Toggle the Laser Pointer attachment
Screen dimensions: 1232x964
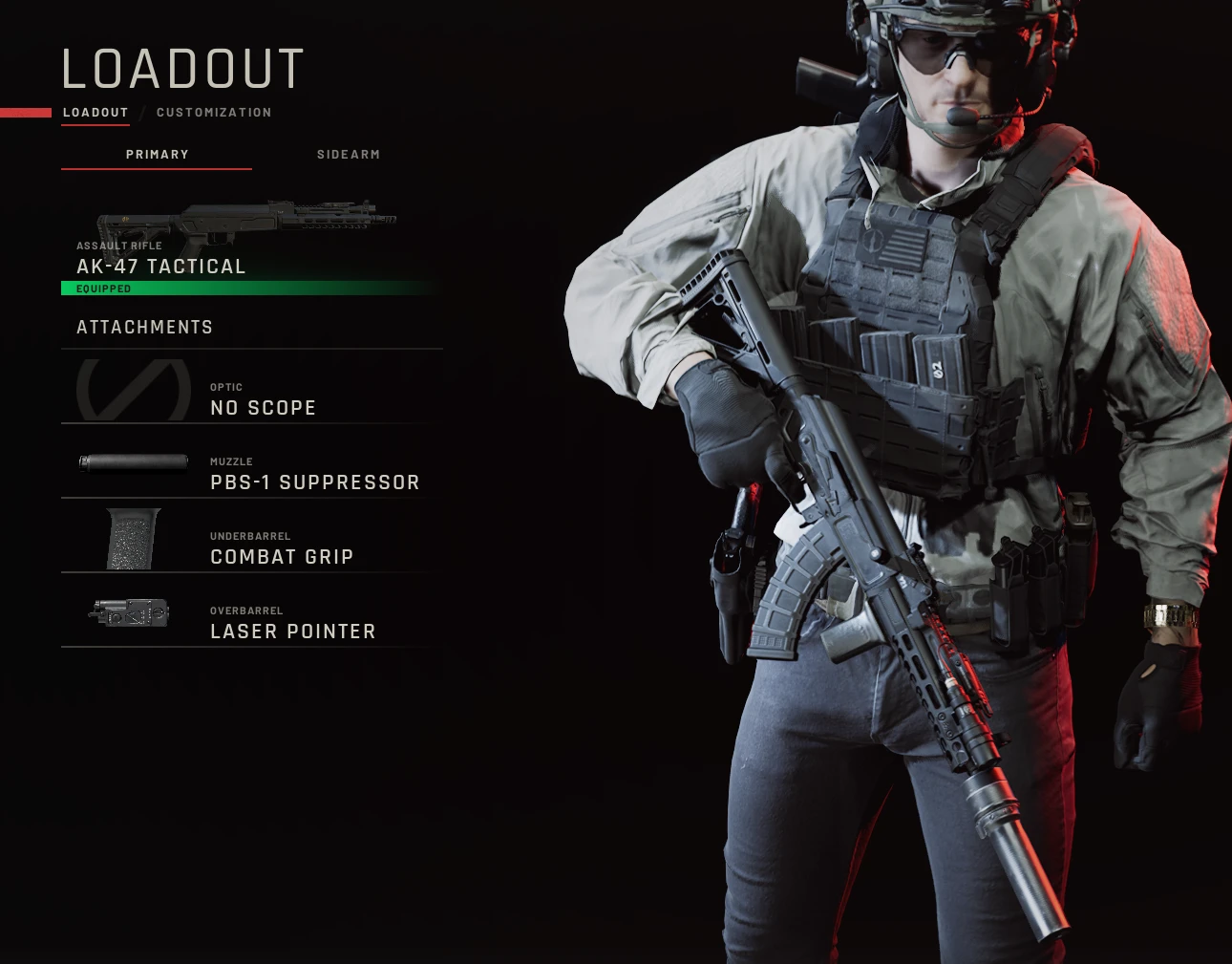click(x=293, y=632)
